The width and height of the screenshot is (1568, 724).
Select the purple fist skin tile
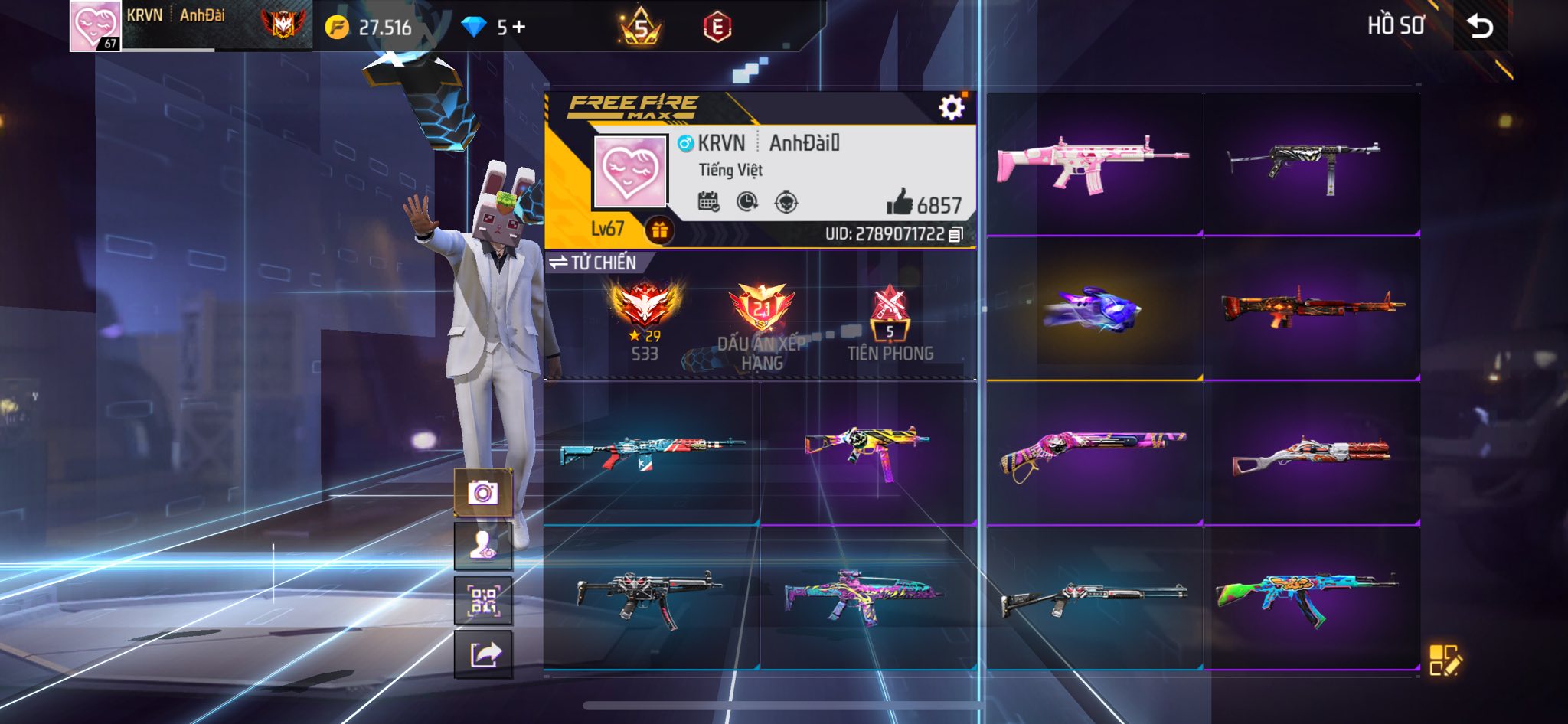pos(1093,309)
